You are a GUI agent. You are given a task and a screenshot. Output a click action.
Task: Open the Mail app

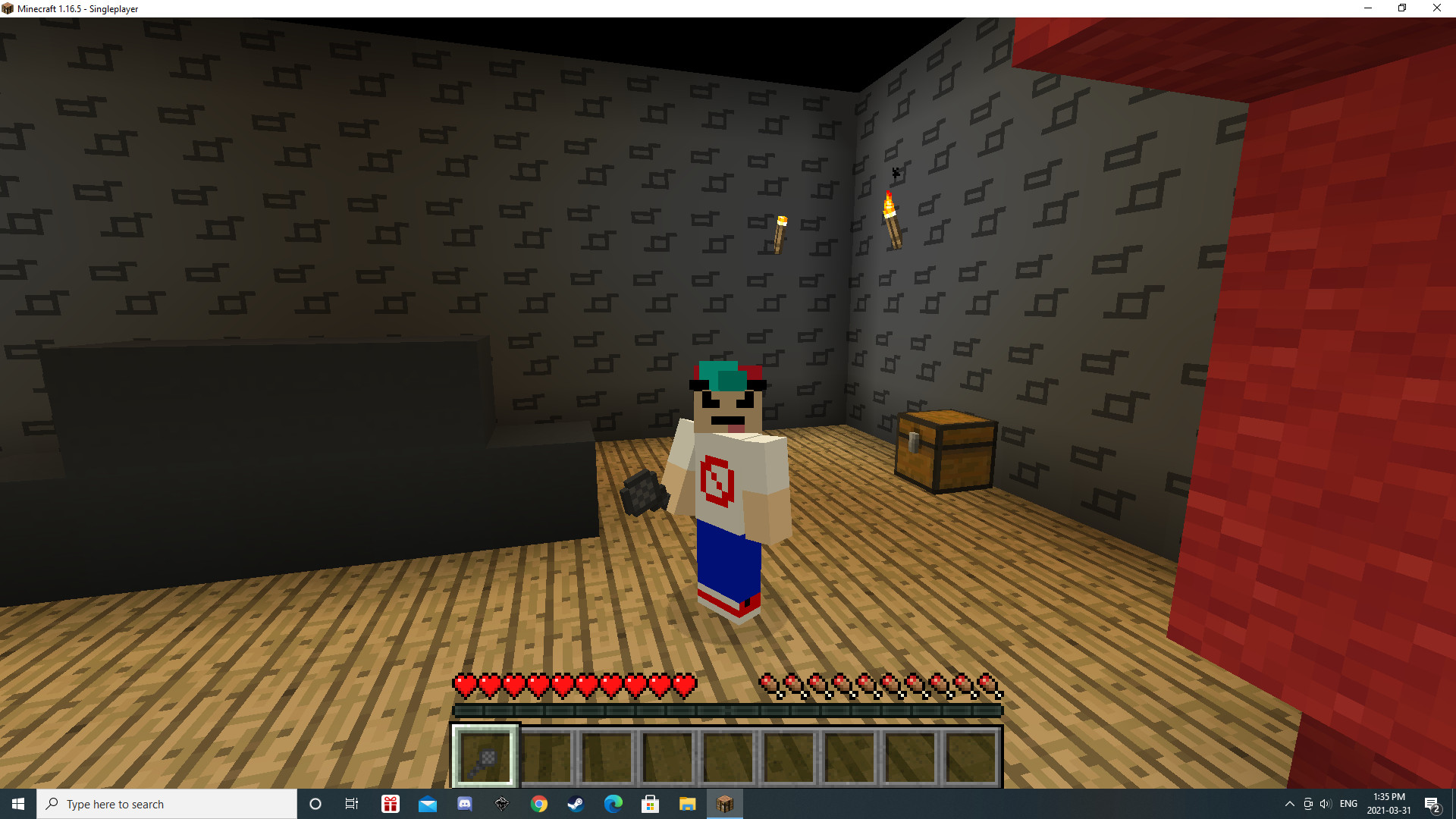(x=428, y=803)
